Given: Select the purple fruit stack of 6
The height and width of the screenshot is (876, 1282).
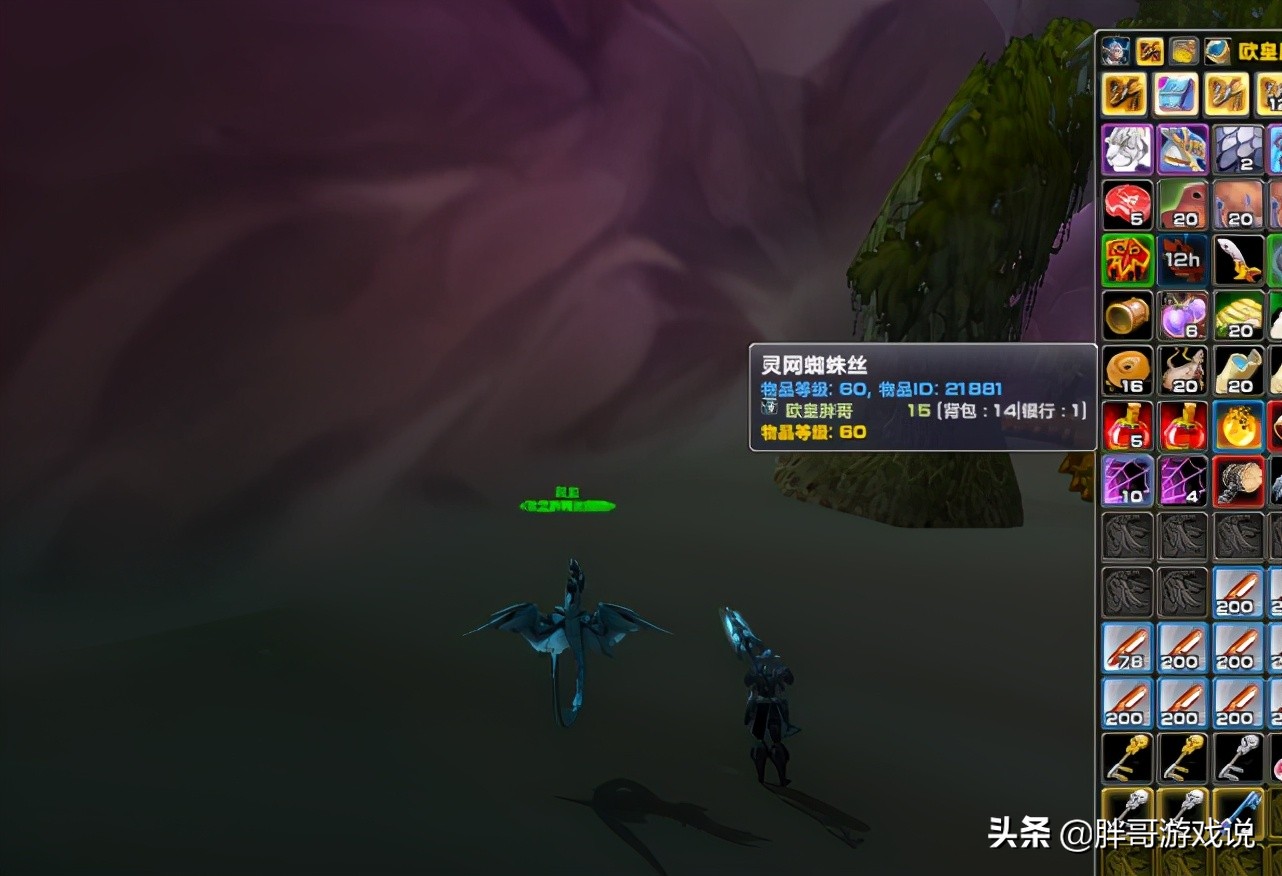Looking at the screenshot, I should pos(1183,315).
